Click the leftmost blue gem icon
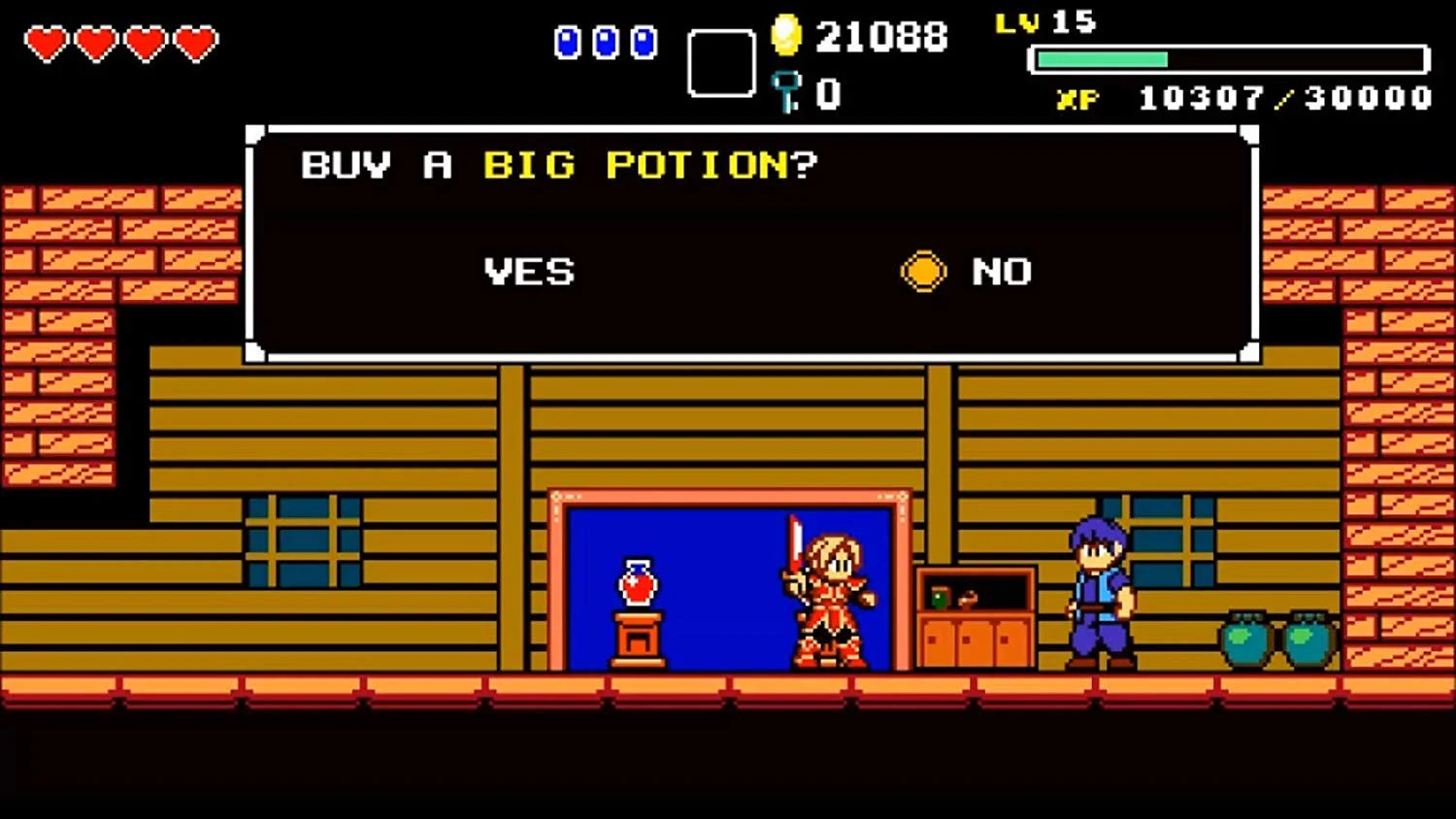 point(568,43)
